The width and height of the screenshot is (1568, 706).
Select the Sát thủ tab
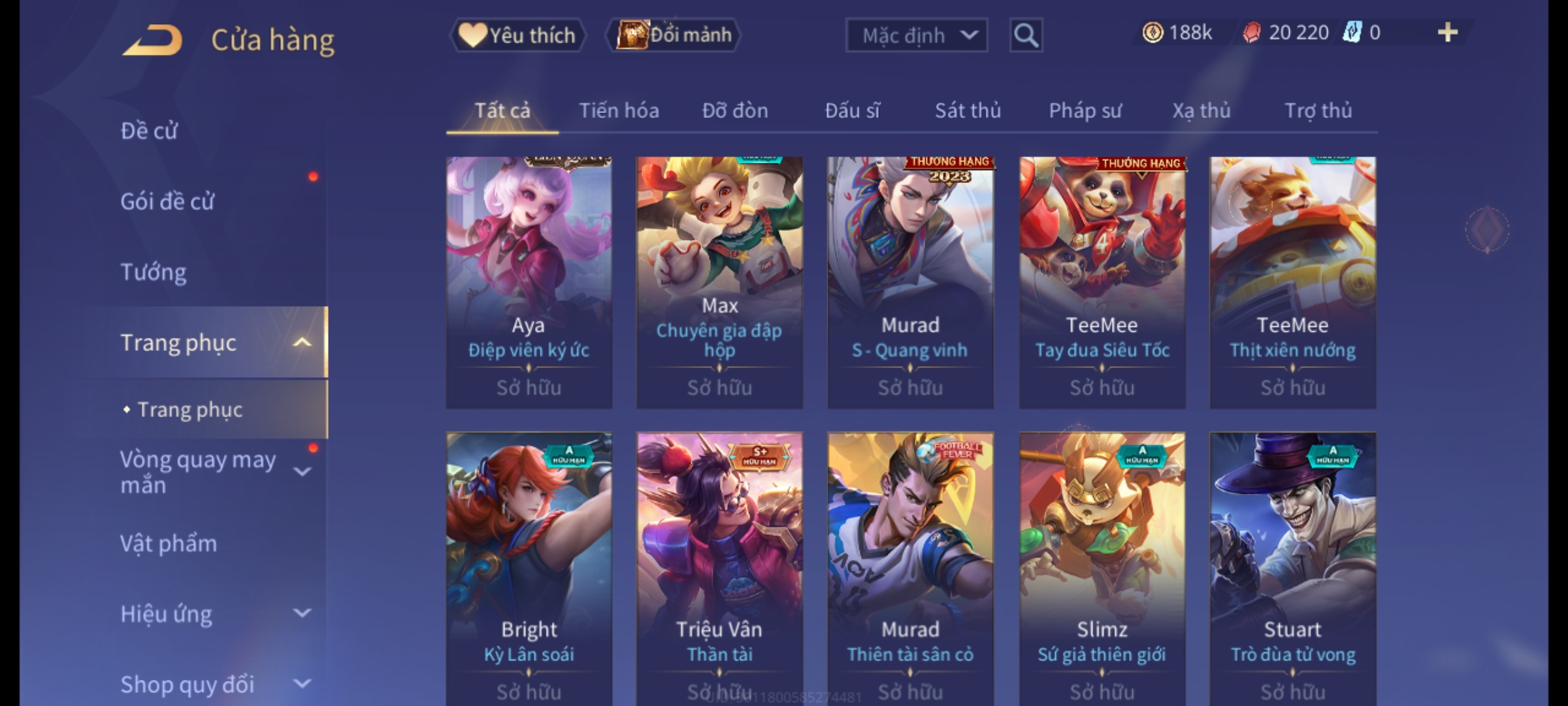click(x=968, y=111)
